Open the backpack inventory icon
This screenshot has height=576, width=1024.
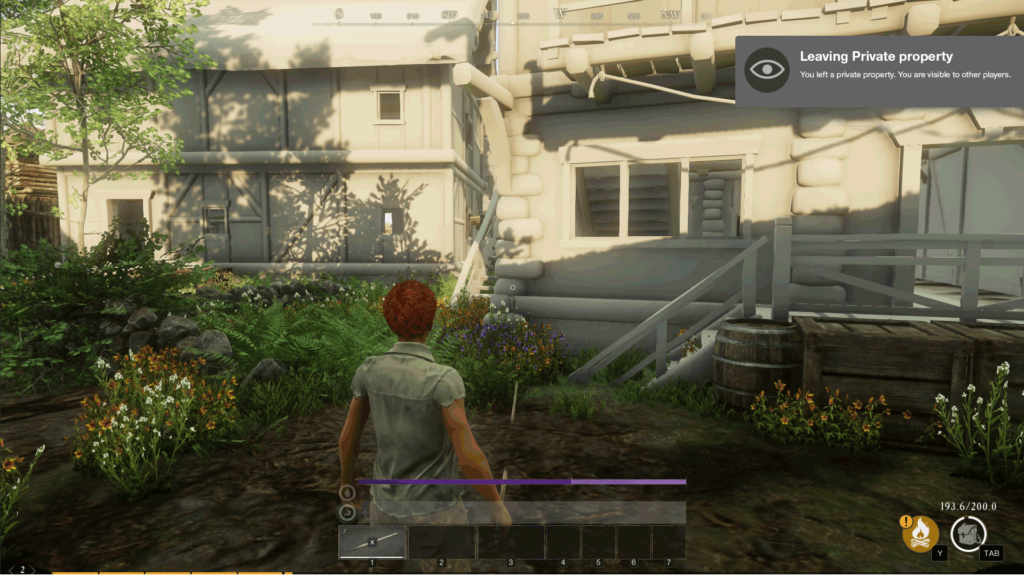[968, 533]
